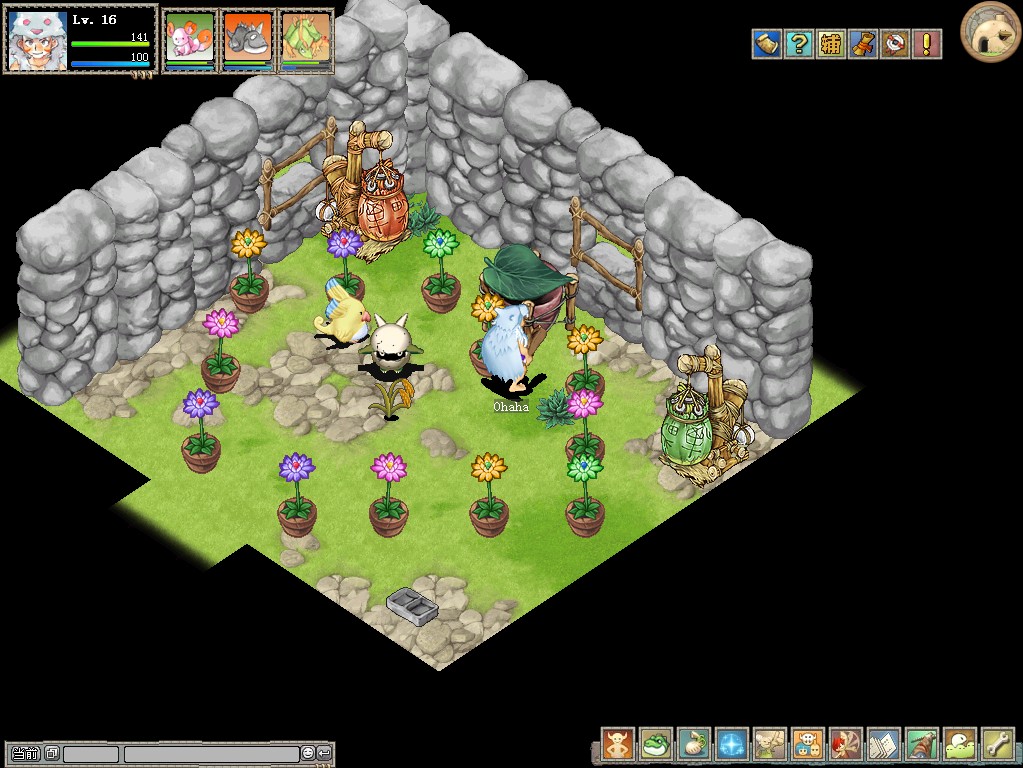Open the question mark help button
The width and height of the screenshot is (1023, 768).
799,44
